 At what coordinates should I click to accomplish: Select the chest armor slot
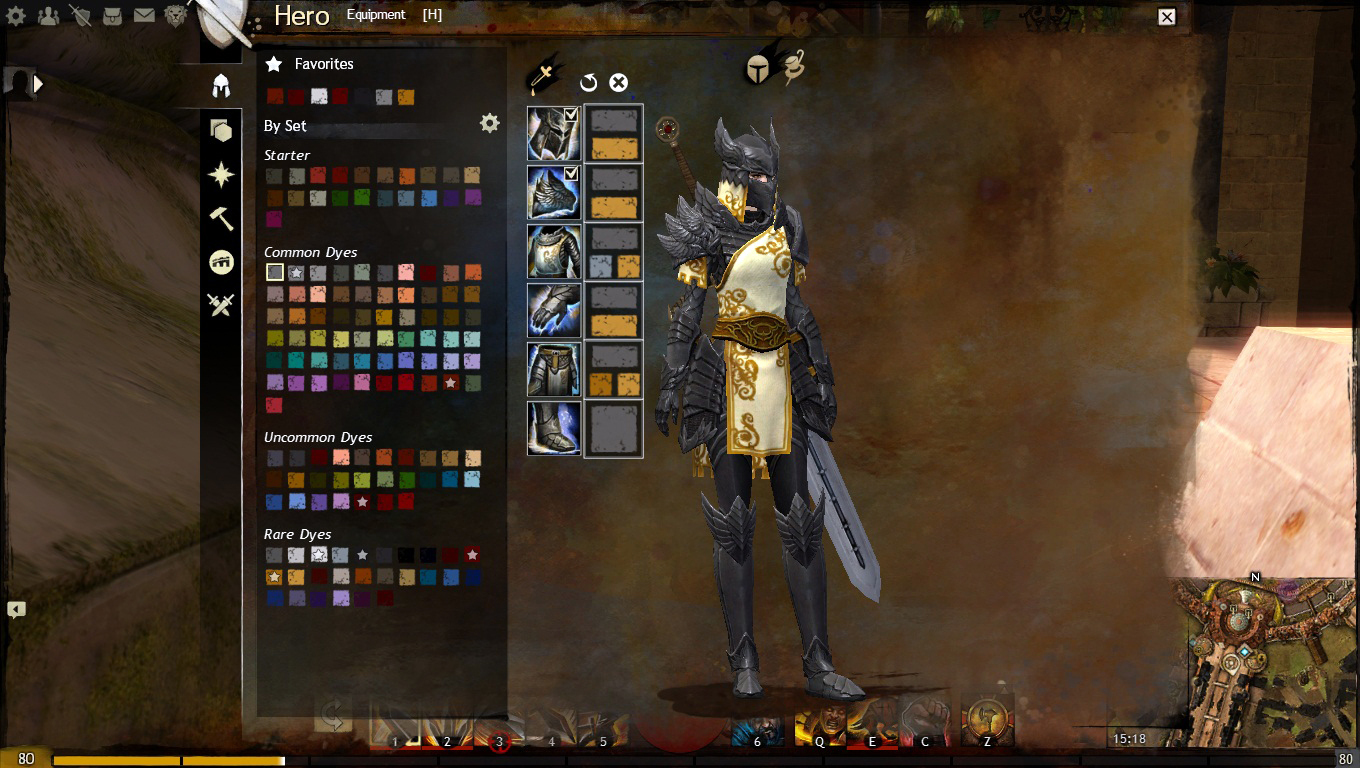coord(554,251)
